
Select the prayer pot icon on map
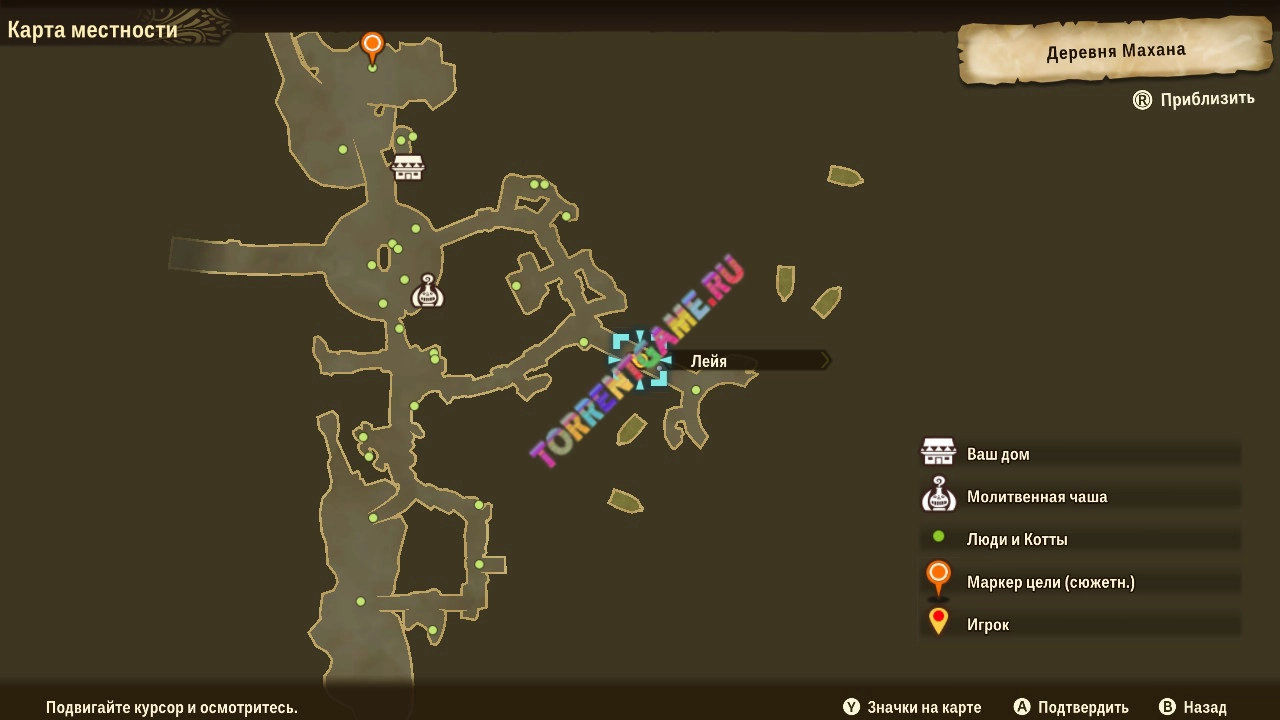(428, 291)
